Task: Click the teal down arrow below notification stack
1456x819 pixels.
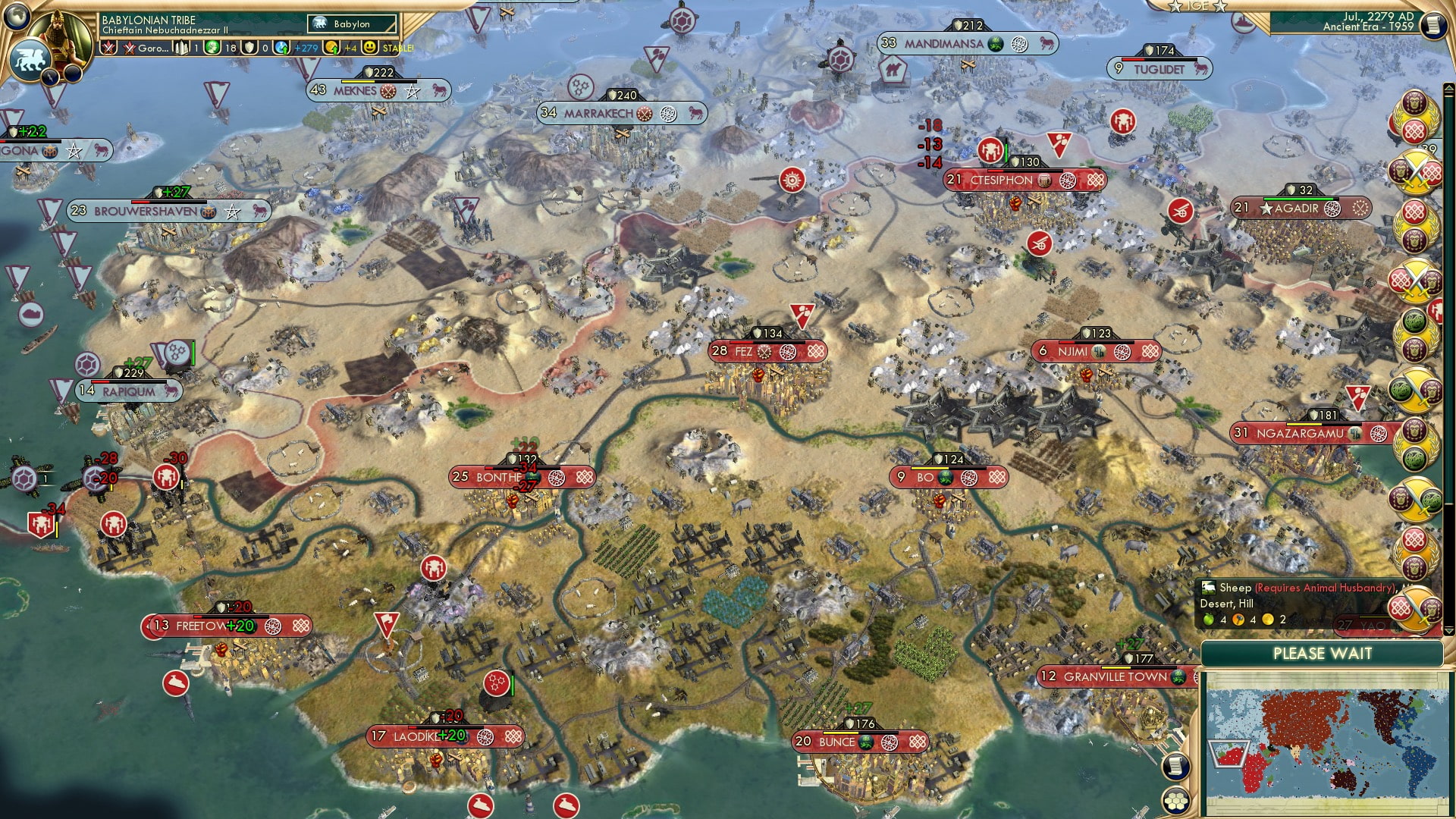Action: tap(1449, 629)
